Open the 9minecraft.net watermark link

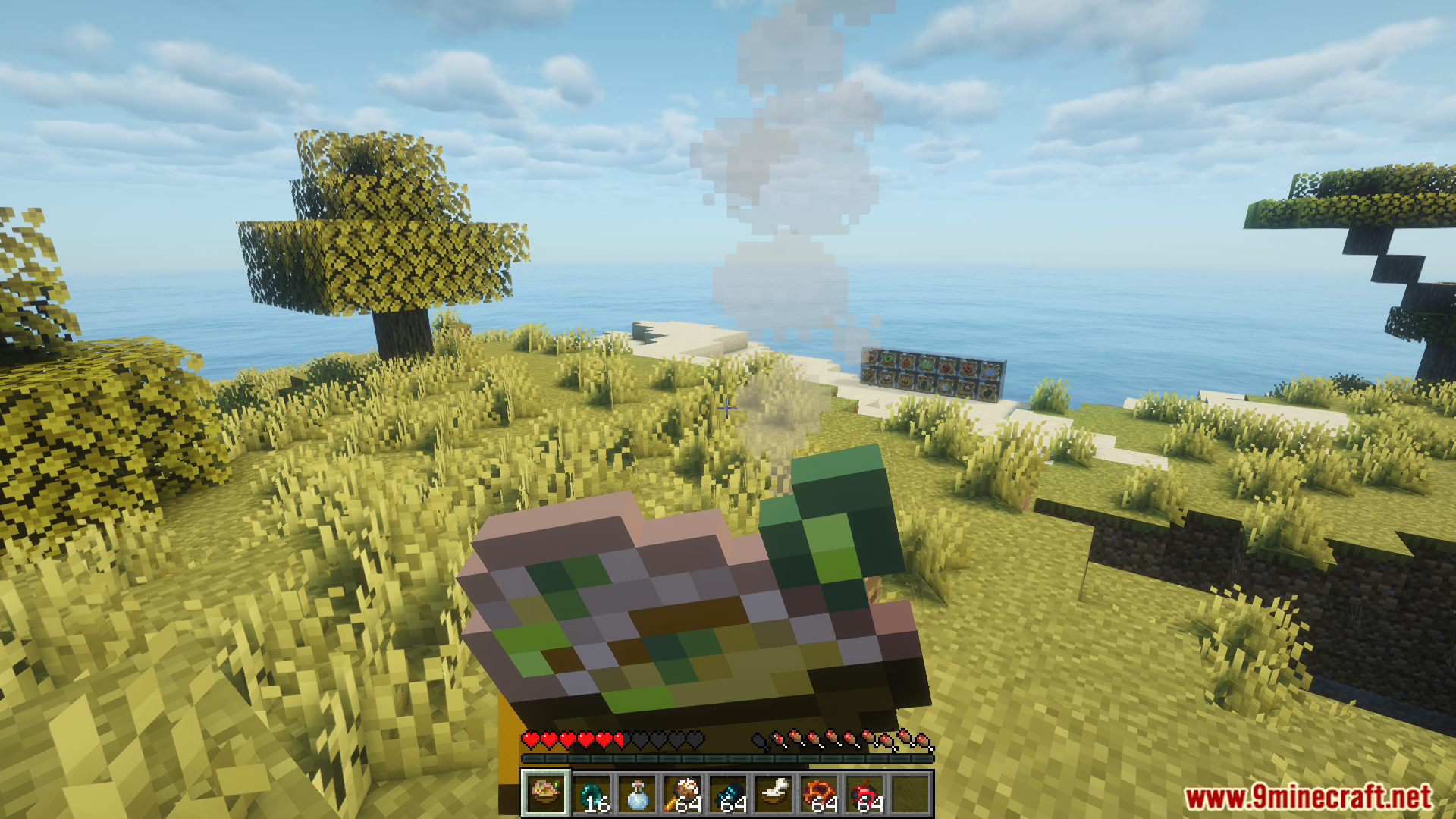1307,797
